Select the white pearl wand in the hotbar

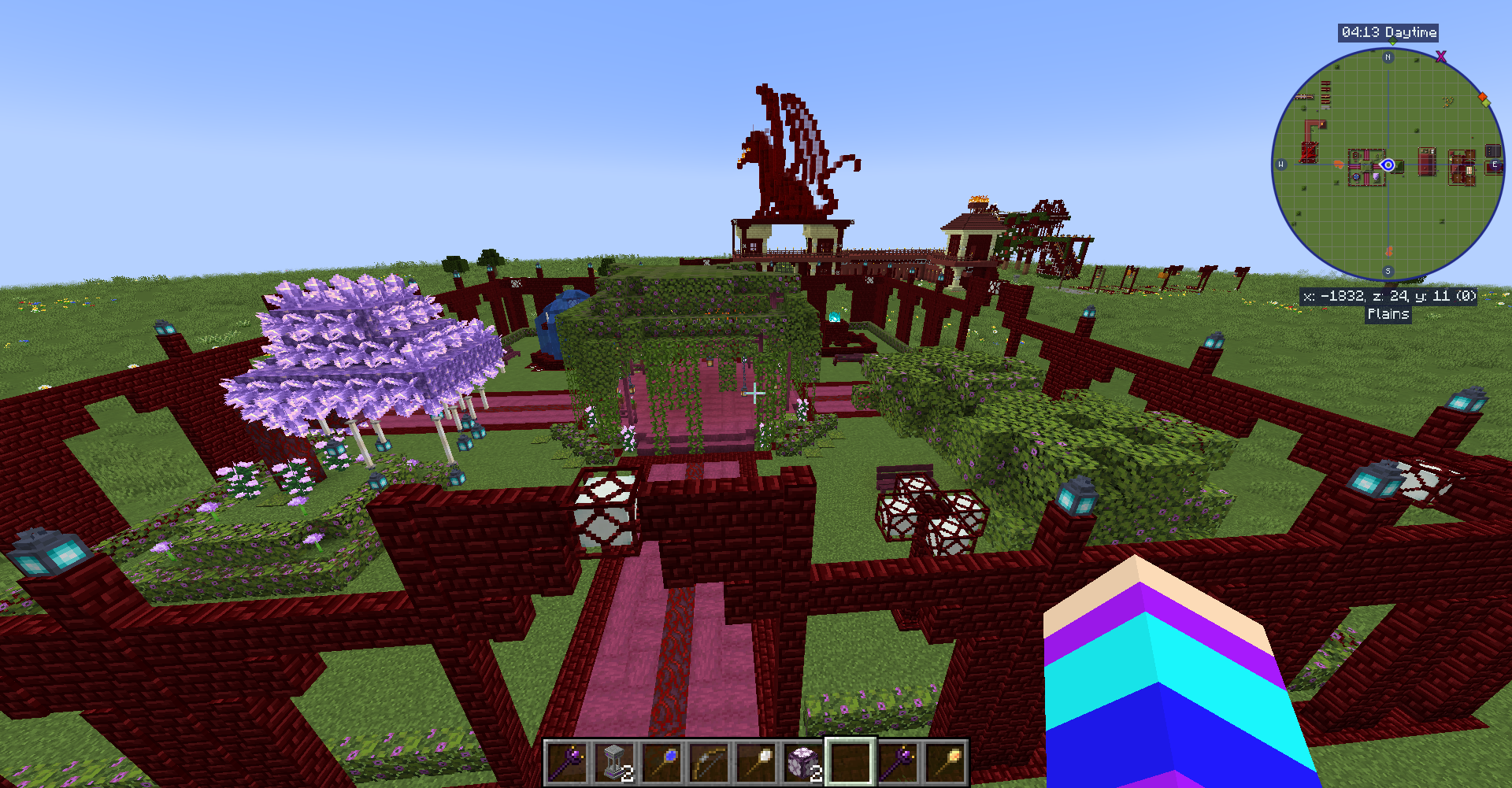coord(757,762)
